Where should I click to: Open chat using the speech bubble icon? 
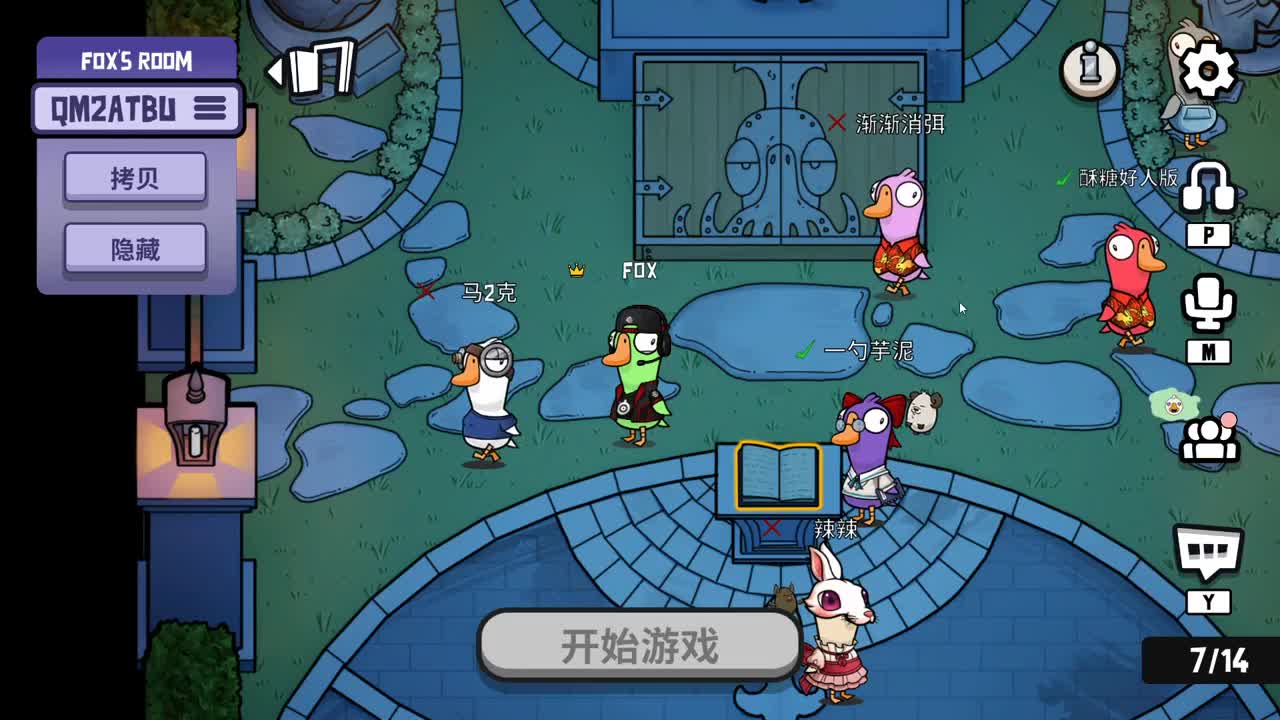(x=1209, y=551)
